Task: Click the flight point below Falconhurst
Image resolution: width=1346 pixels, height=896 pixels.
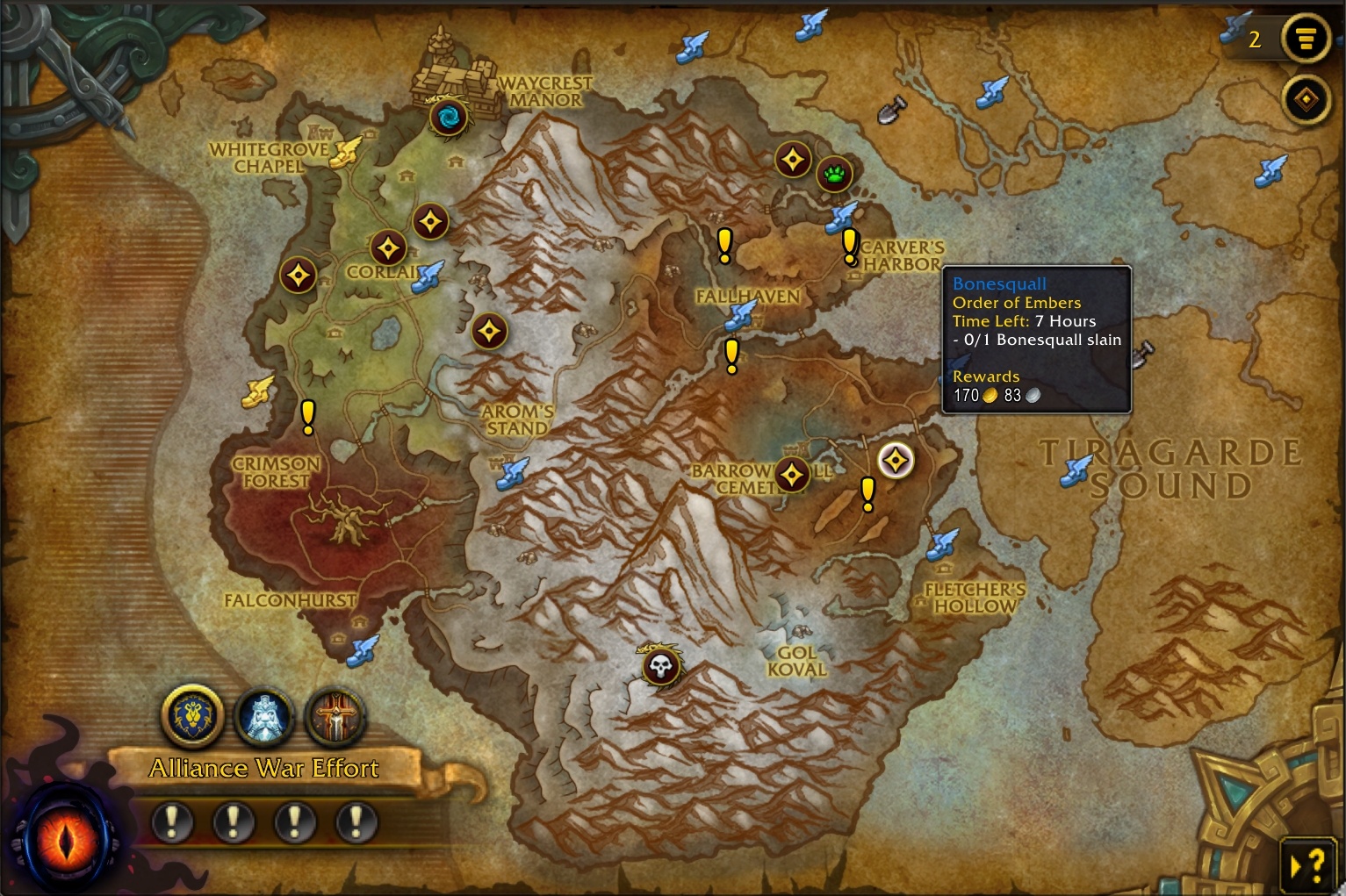Action: (362, 650)
